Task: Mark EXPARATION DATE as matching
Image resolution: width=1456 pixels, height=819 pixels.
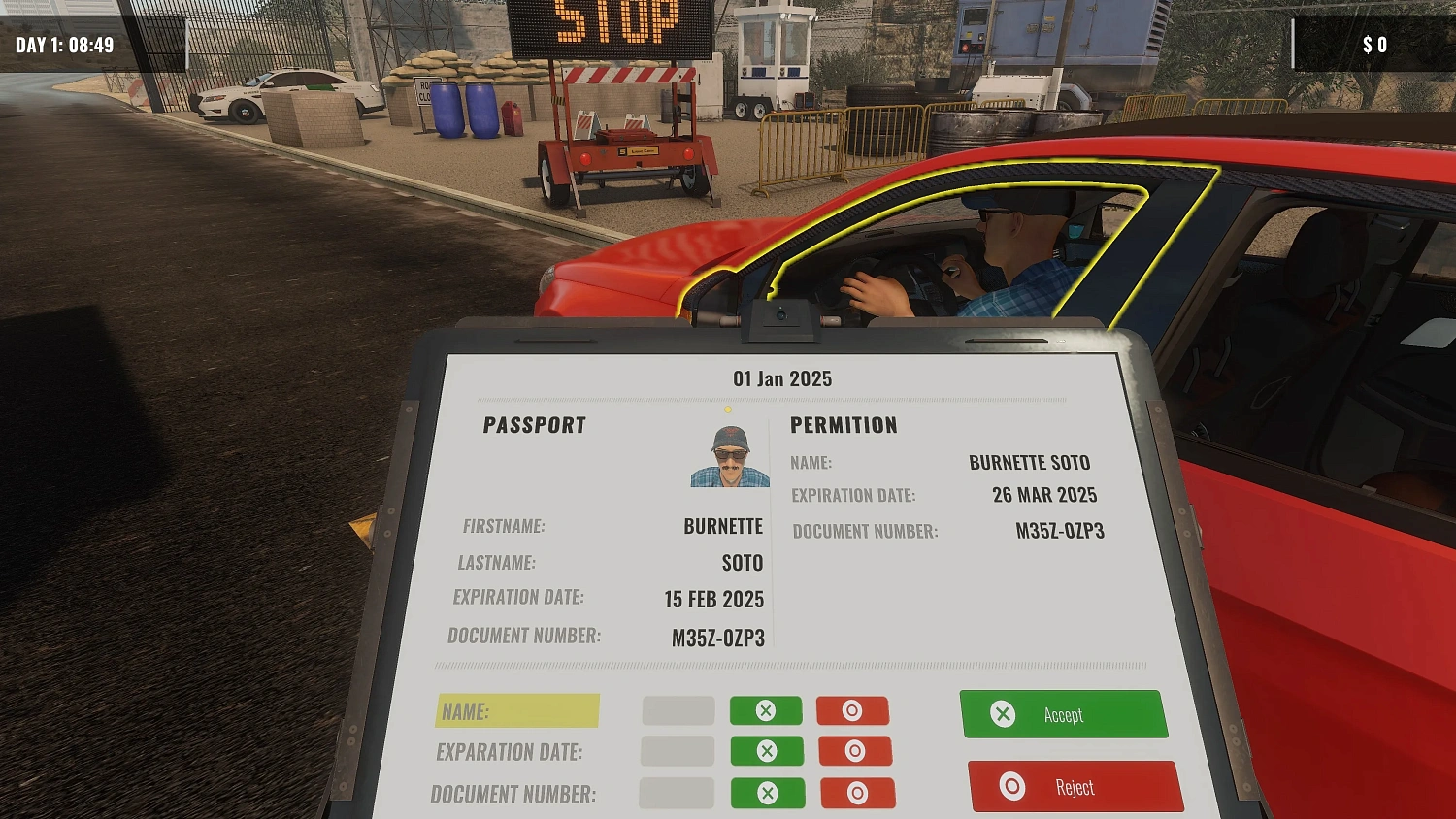Action: pos(766,750)
